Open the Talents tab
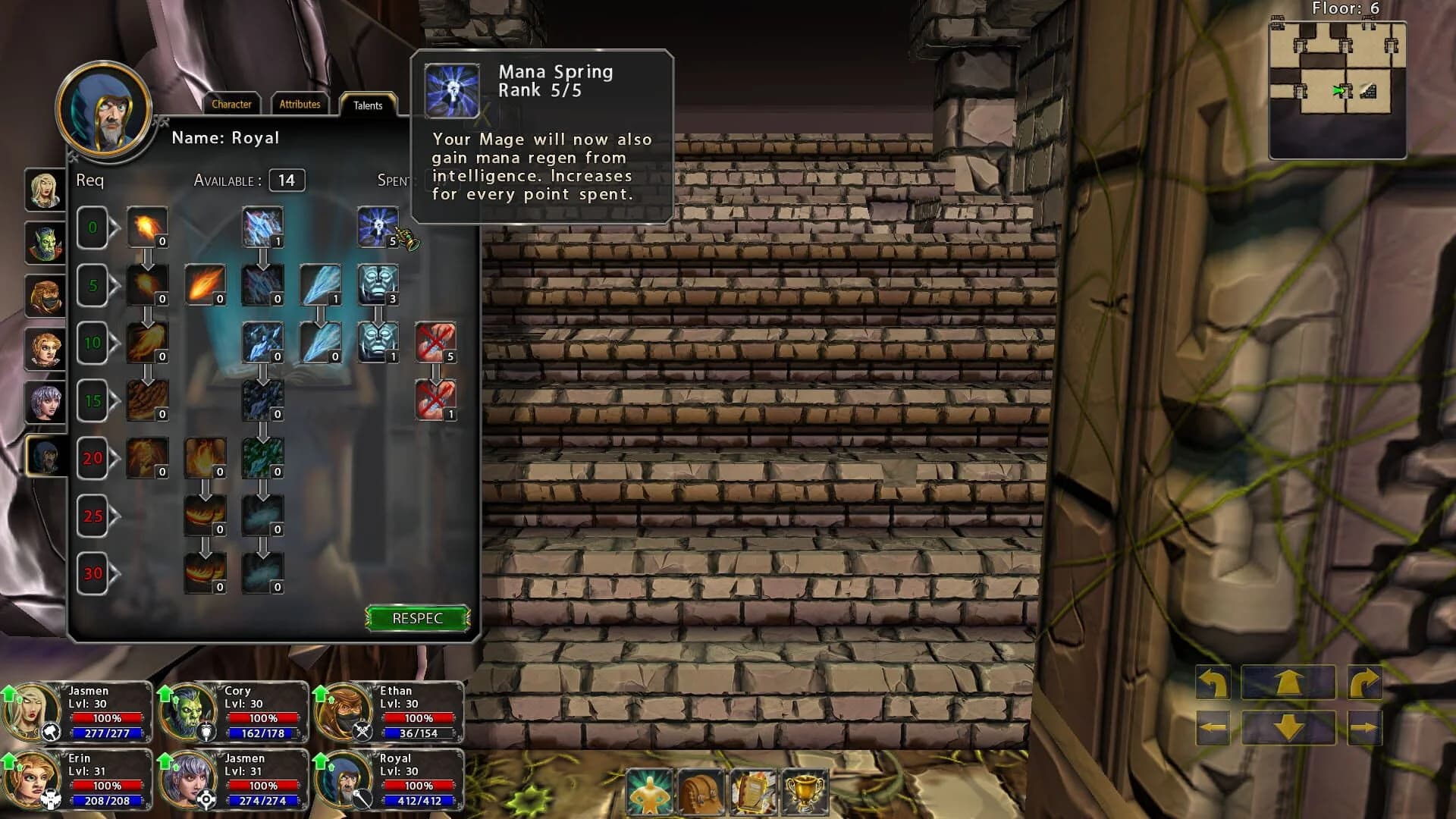The image size is (1456, 819). [367, 106]
